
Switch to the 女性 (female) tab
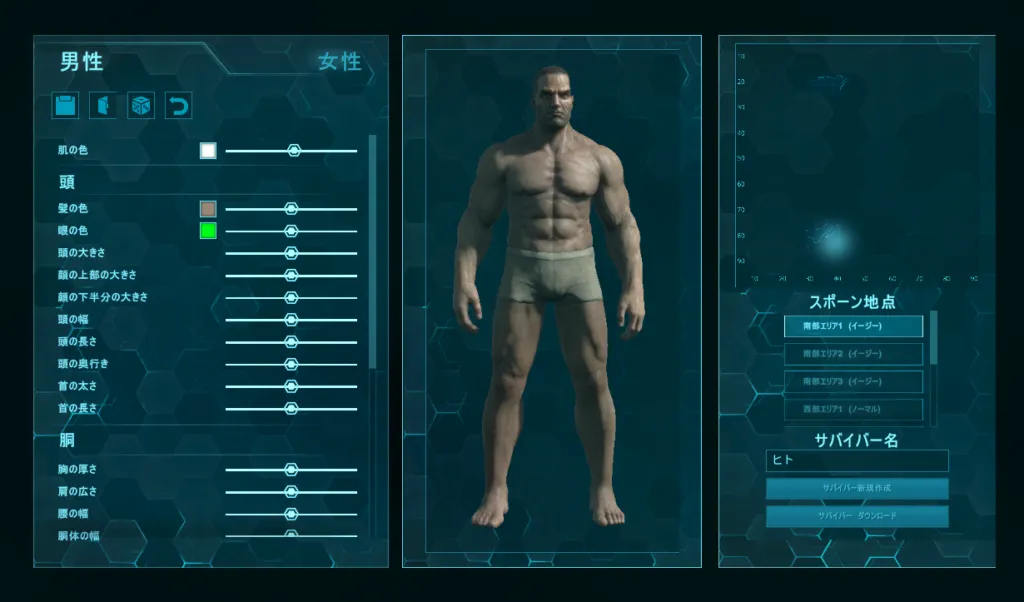click(340, 62)
